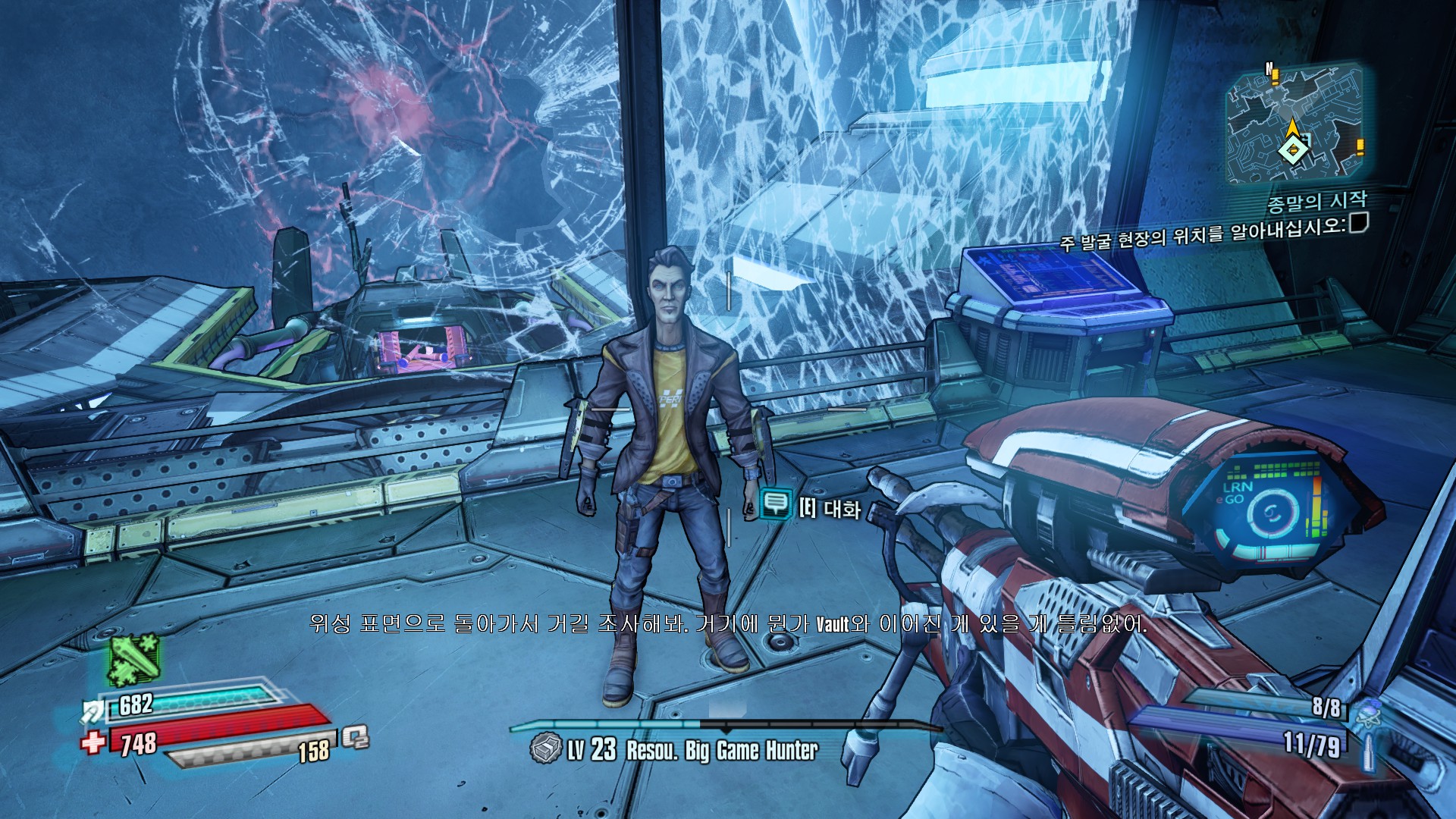This screenshot has width=1456, height=819.
Task: Click the 대화 speech bubble icon
Action: tap(775, 503)
